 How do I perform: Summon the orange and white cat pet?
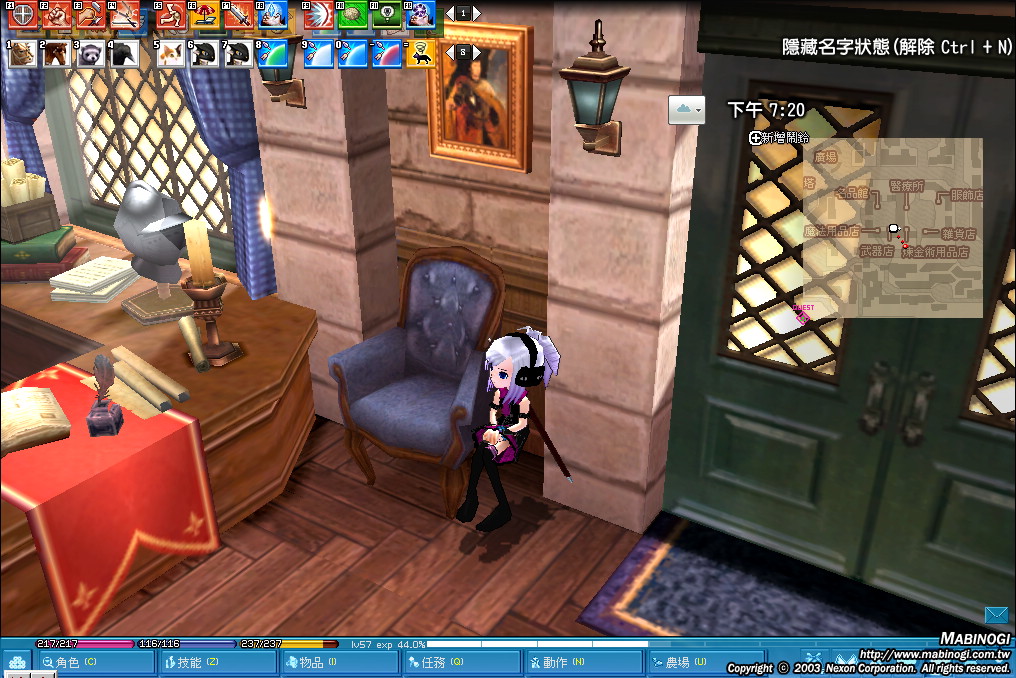(171, 53)
